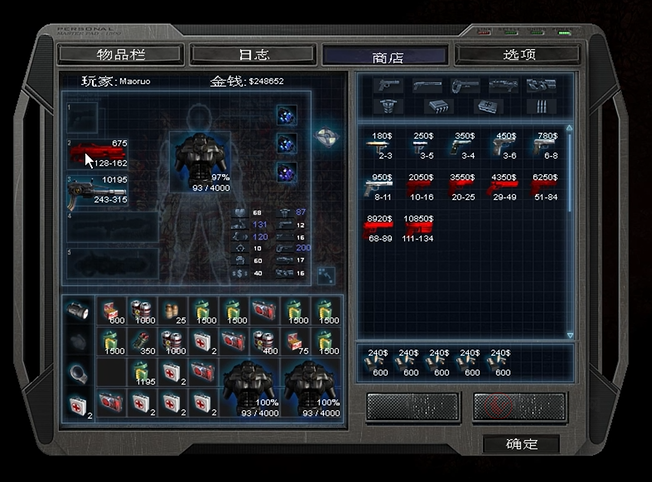Show the shotgun weapon category
Screen dimensions: 652x482
click(x=427, y=86)
